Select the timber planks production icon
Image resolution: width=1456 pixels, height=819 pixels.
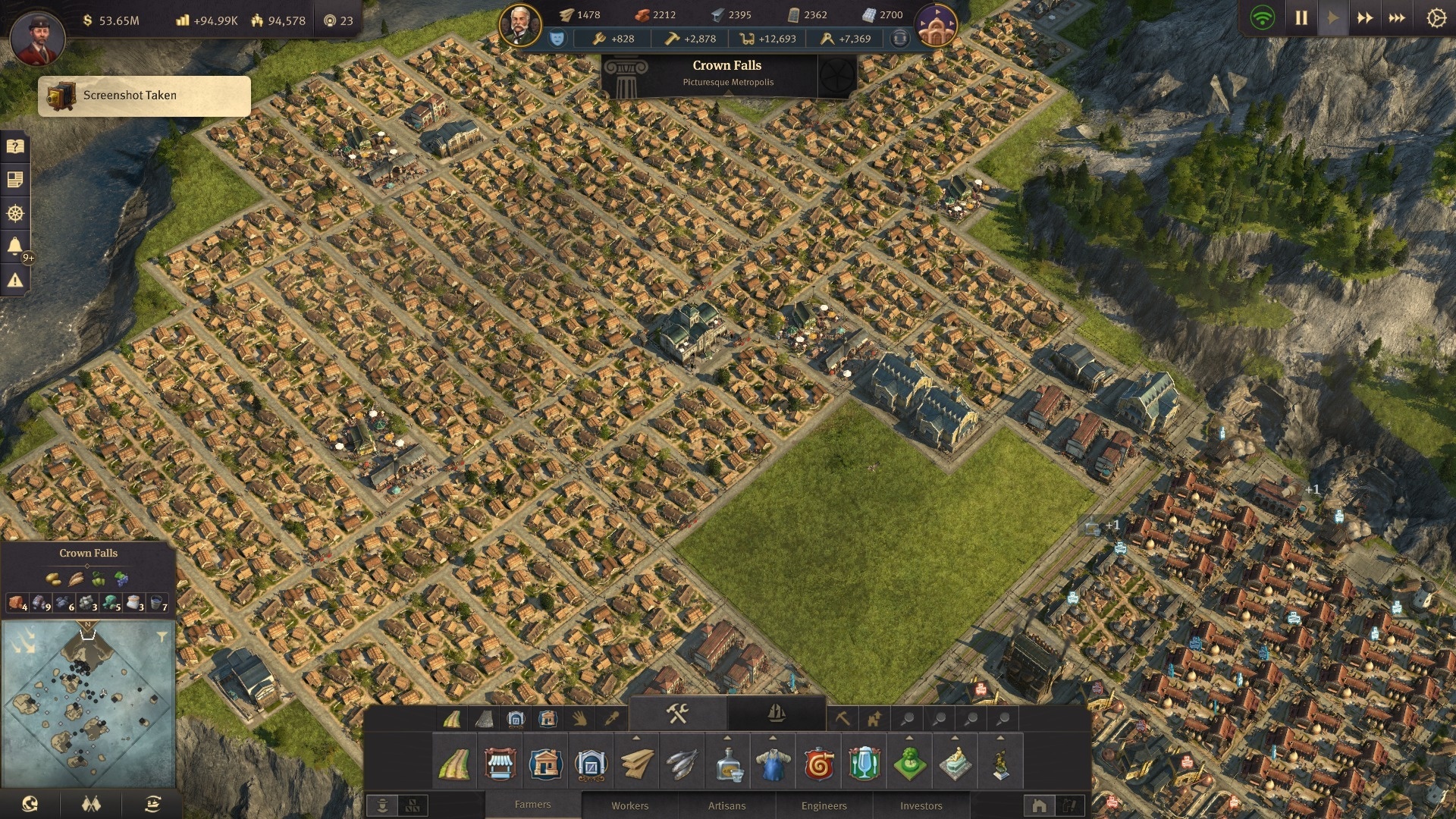[635, 764]
